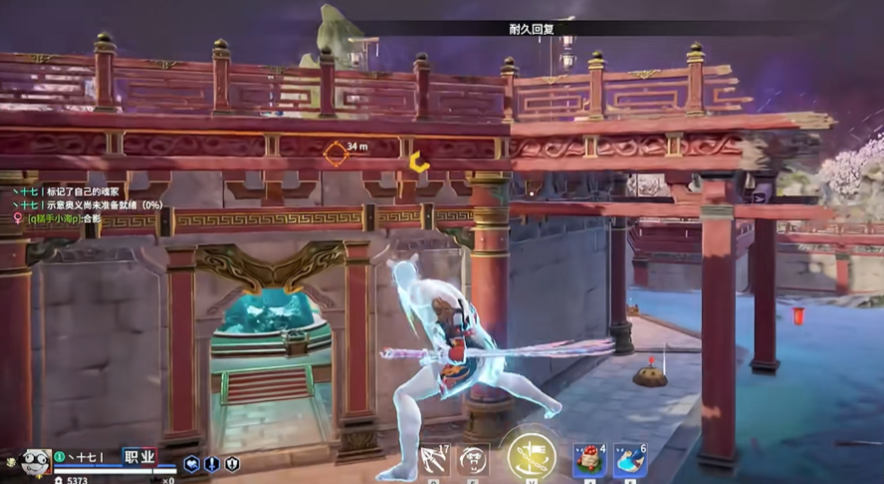The image size is (884, 484).
Task: Use the red berry bag consumable
Action: tap(588, 461)
